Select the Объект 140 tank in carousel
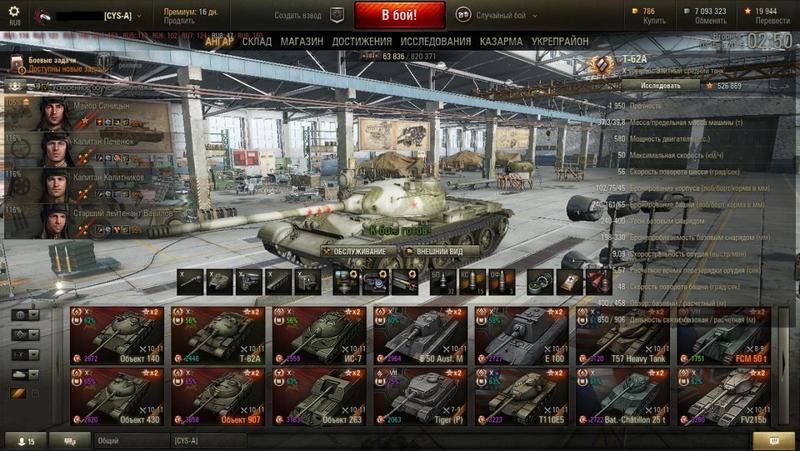 (117, 334)
